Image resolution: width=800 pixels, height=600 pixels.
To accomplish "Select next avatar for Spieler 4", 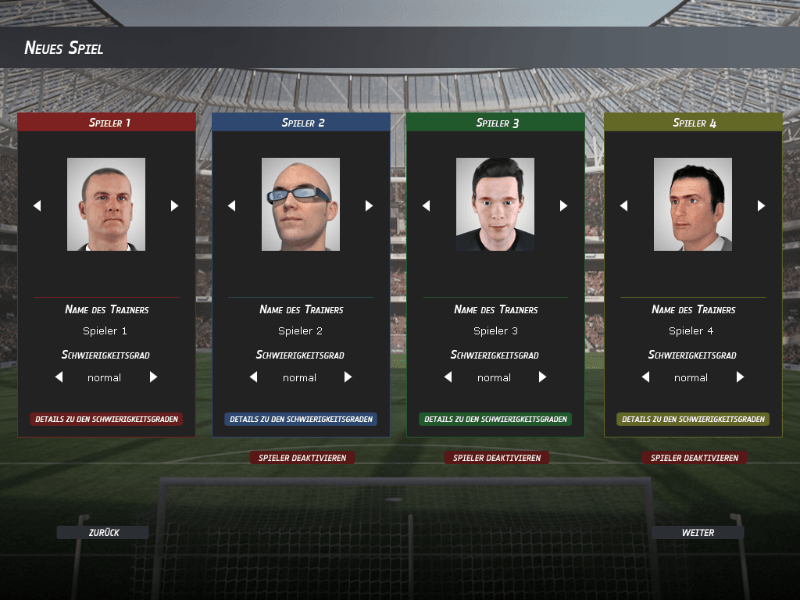I will click(x=761, y=205).
